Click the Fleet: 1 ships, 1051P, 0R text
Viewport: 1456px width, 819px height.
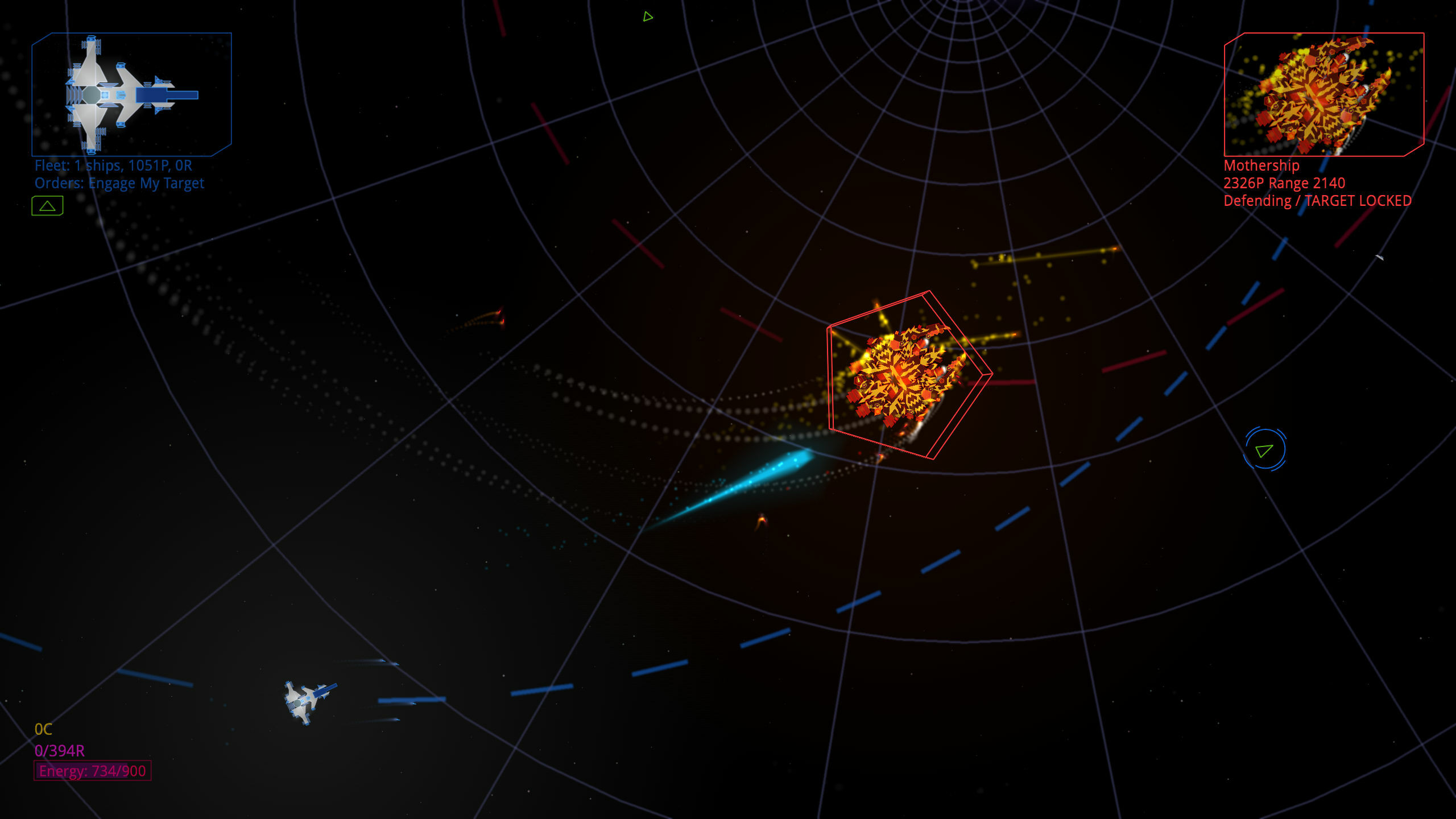click(113, 165)
